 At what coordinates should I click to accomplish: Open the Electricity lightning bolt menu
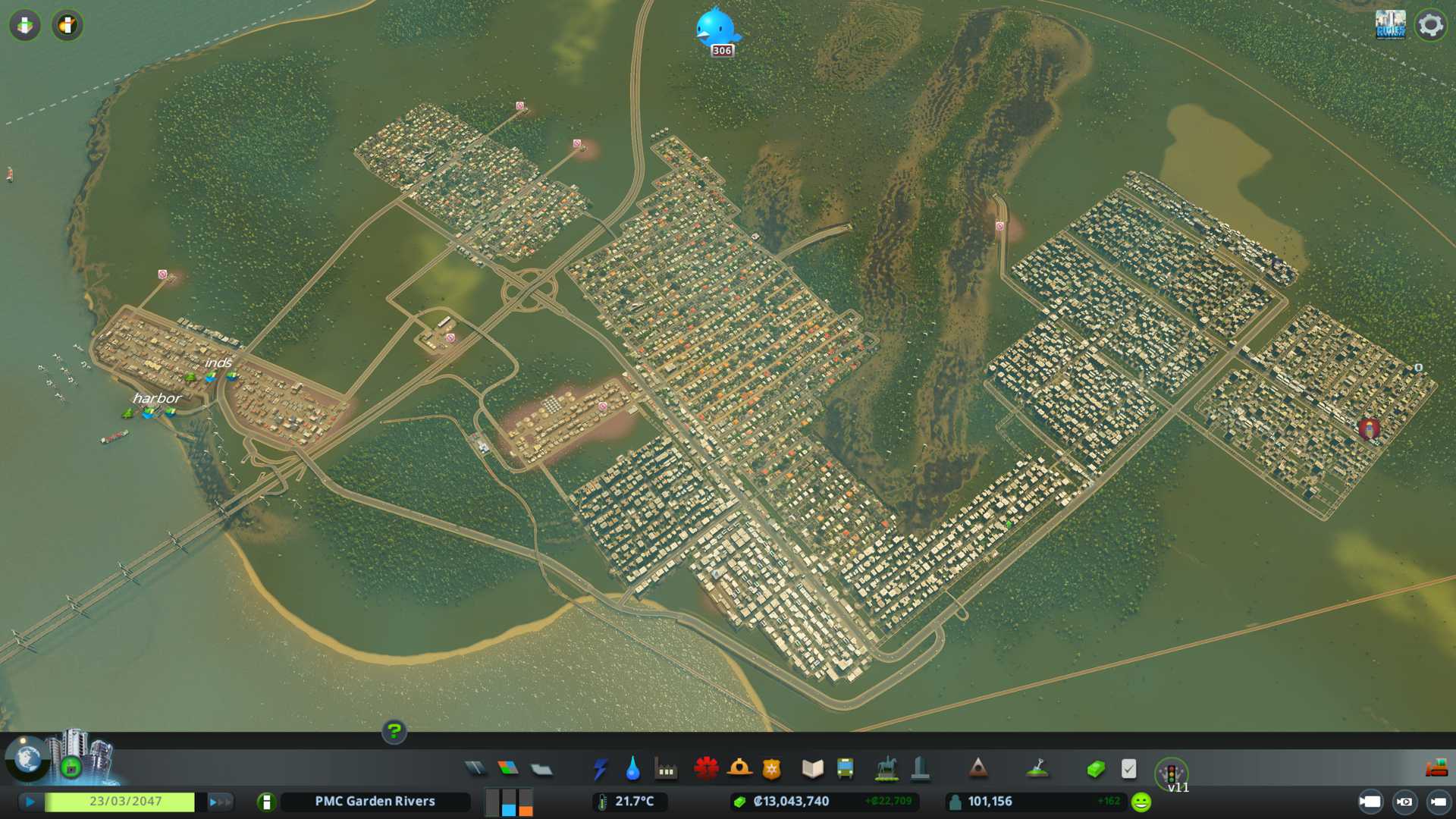tap(601, 769)
